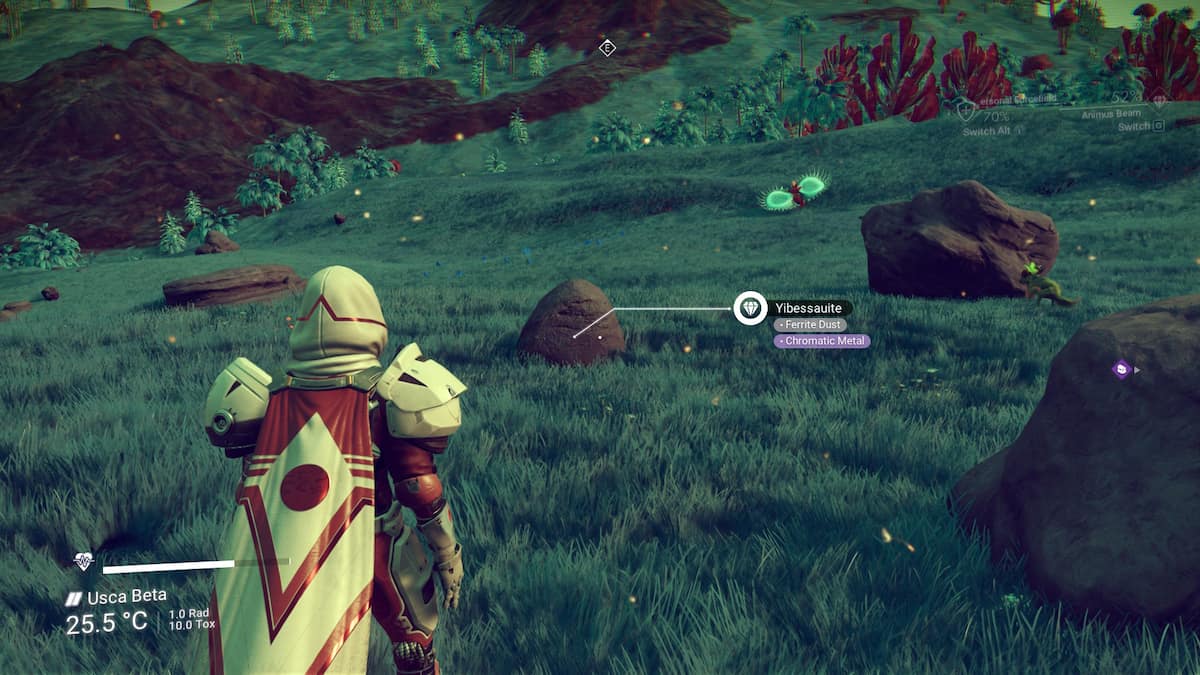Click the East compass marker

coord(607,48)
